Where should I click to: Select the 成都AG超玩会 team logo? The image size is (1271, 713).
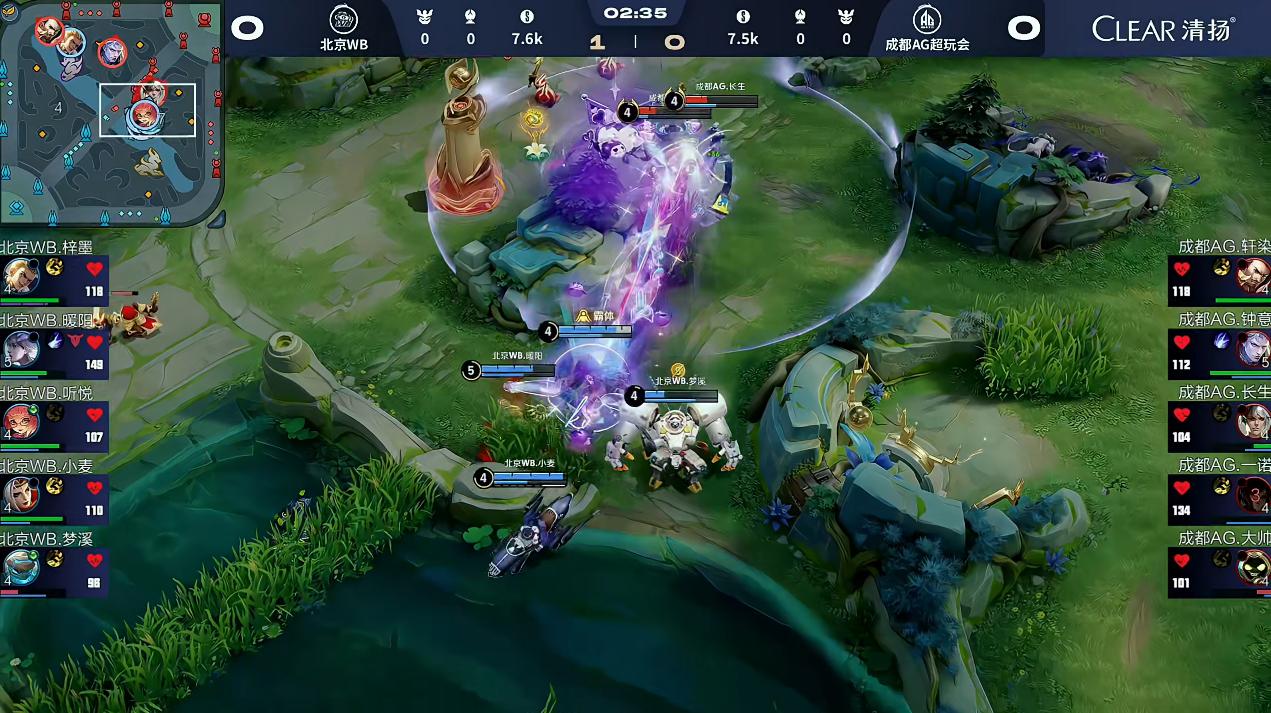pyautogui.click(x=926, y=19)
